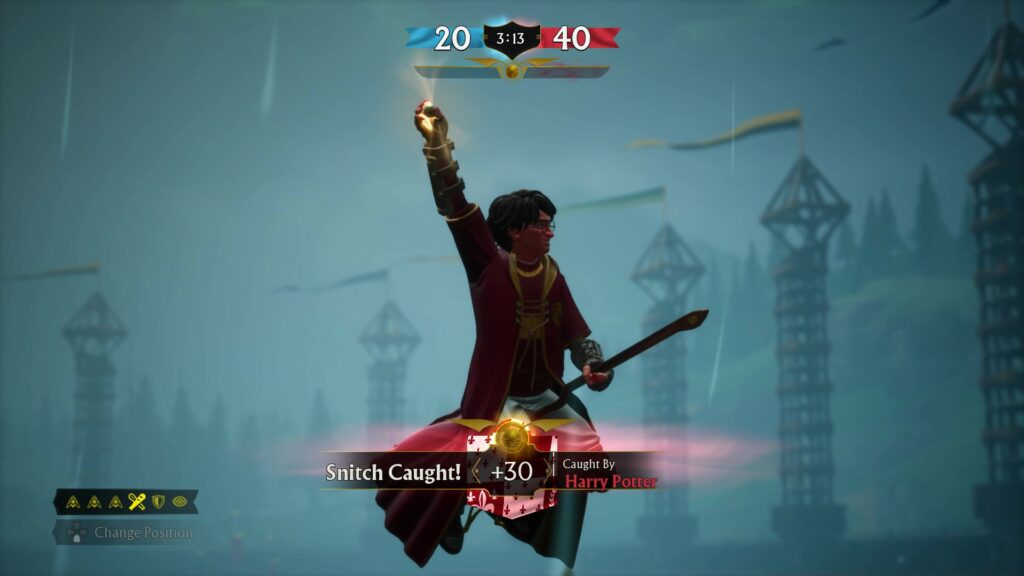Select the Beater crossed-bats position icon

[x=137, y=502]
